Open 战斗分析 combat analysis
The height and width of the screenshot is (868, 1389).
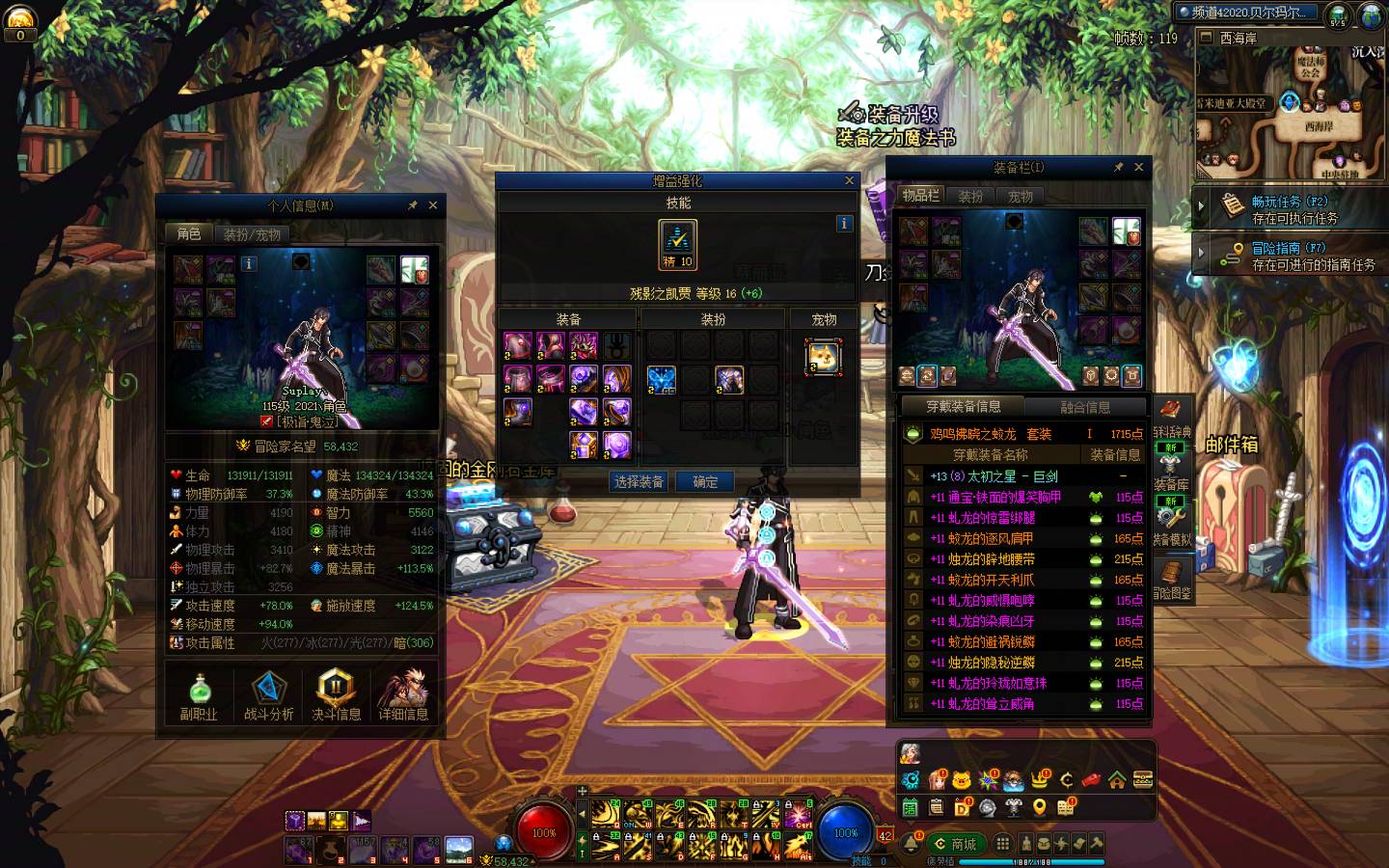(268, 696)
